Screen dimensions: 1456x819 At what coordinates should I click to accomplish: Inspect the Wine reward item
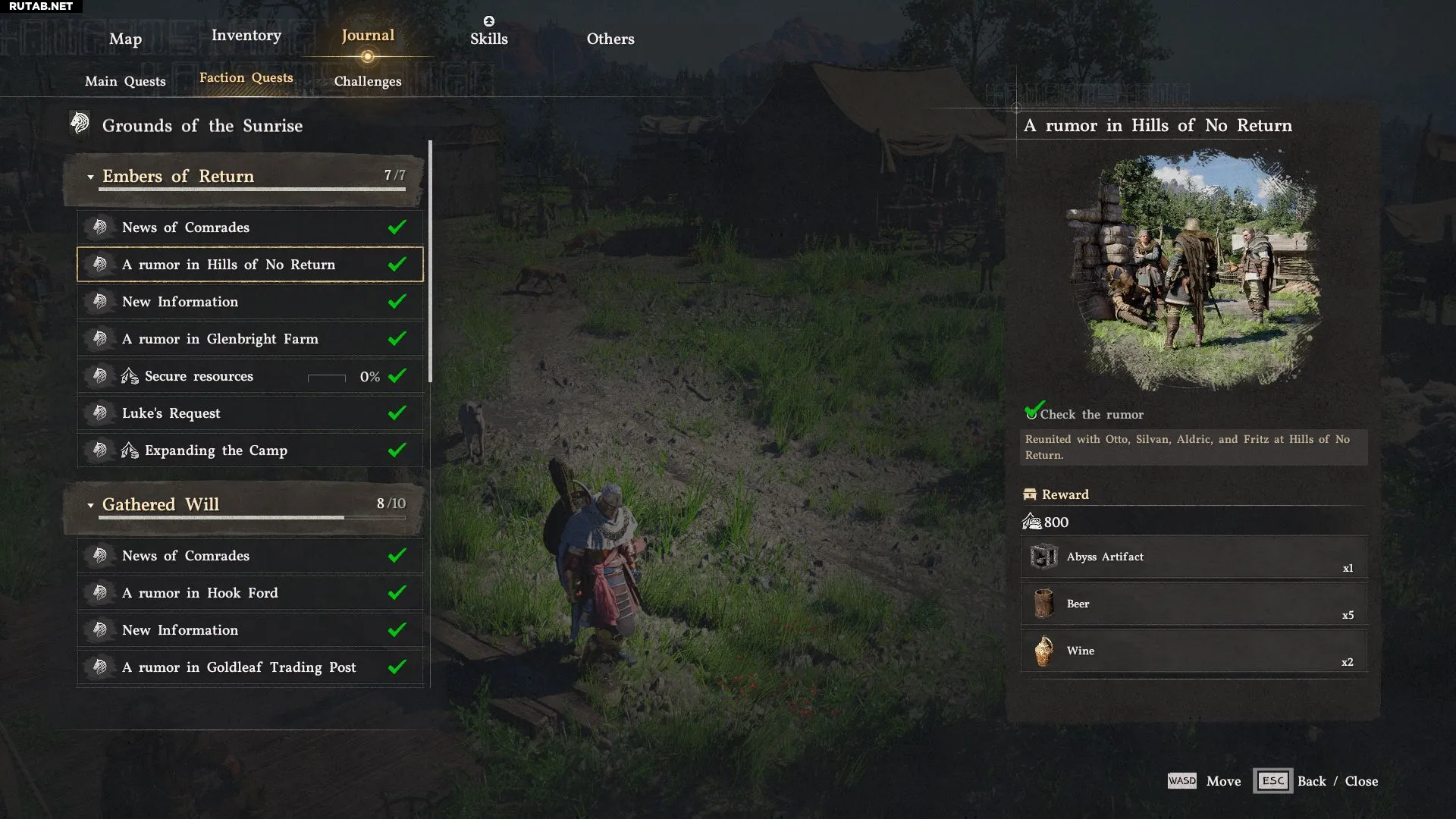pyautogui.click(x=1194, y=651)
